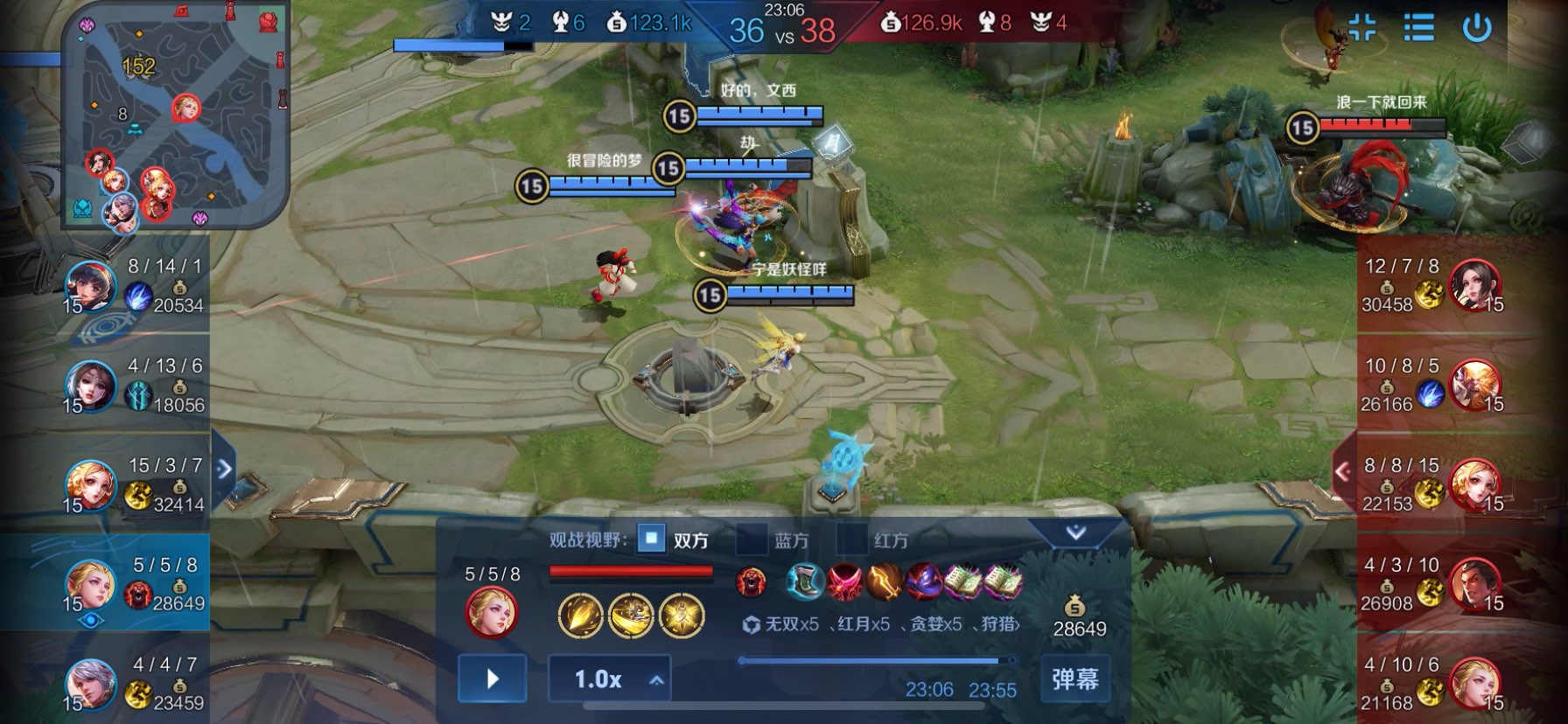Select the 双方 (both sides) view option
The image size is (1568, 724).
(651, 540)
